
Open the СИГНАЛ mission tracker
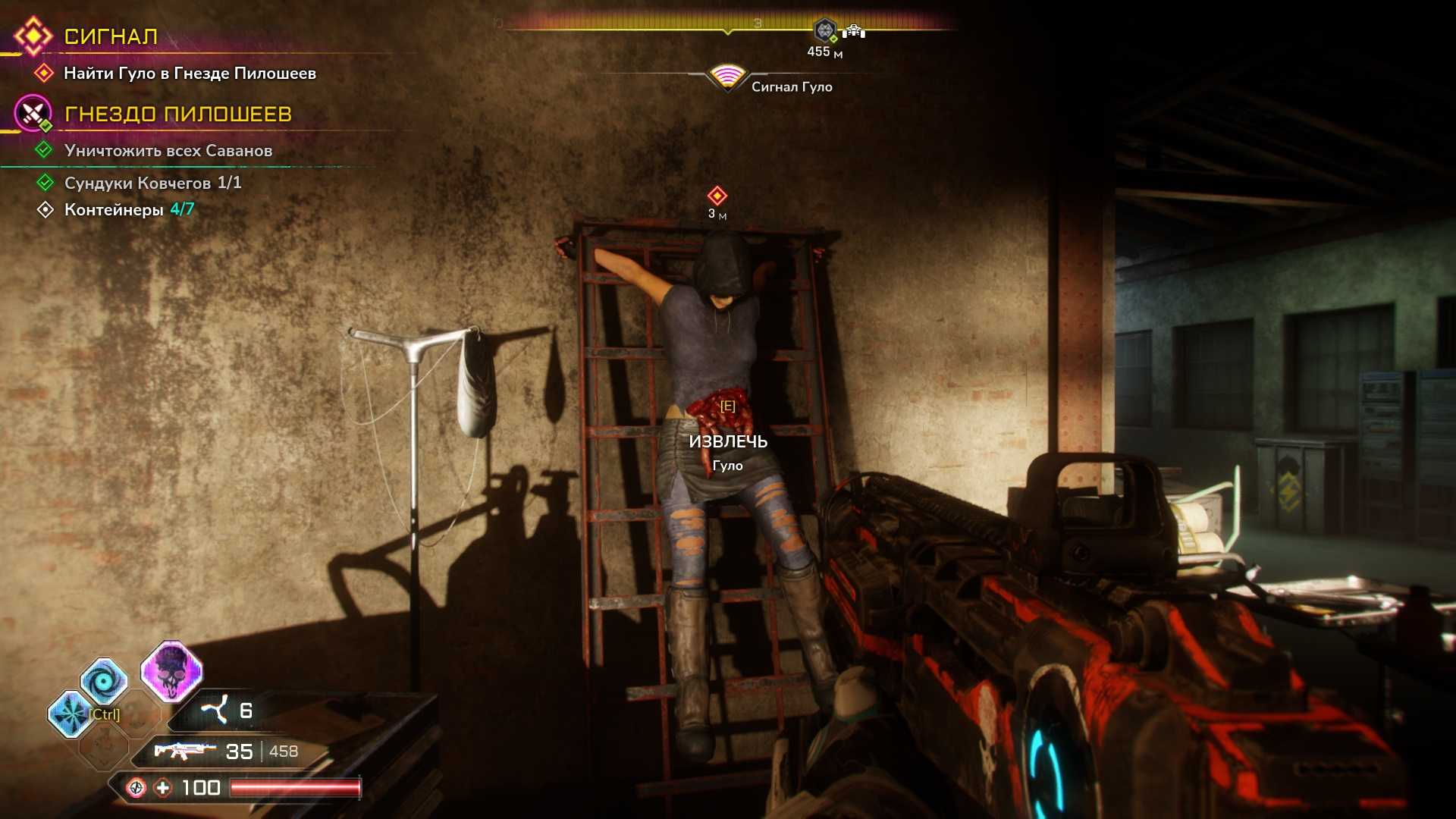[111, 36]
